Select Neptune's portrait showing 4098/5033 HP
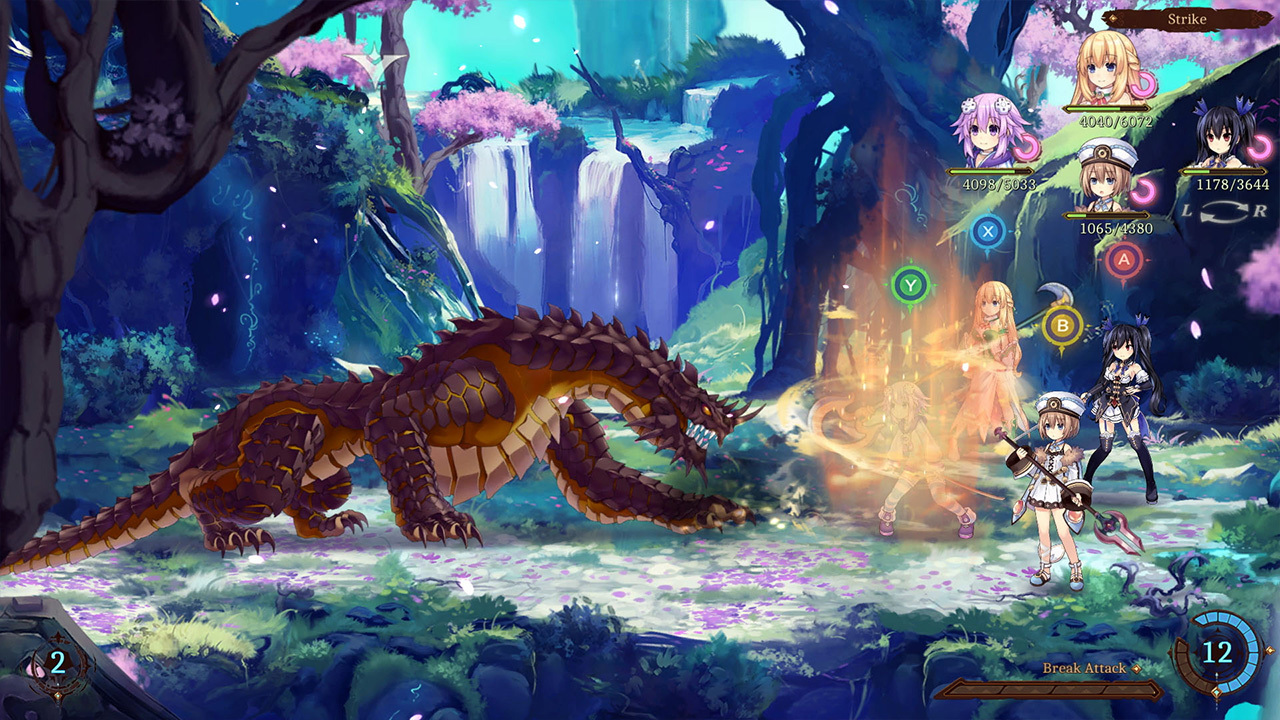Image resolution: width=1280 pixels, height=720 pixels. [986, 139]
